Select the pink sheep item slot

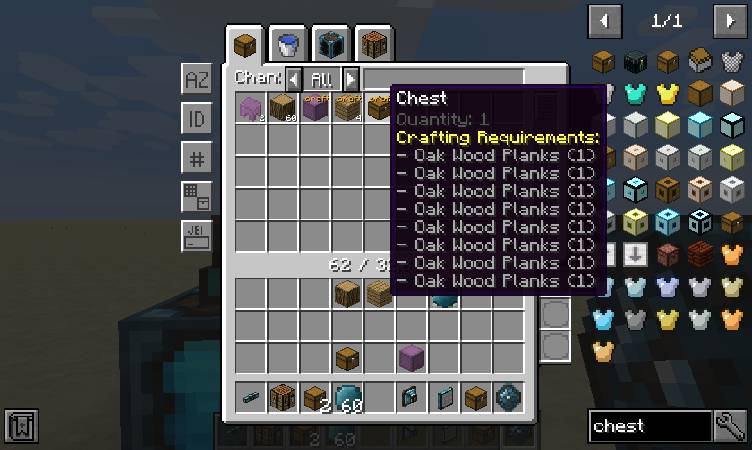point(251,108)
